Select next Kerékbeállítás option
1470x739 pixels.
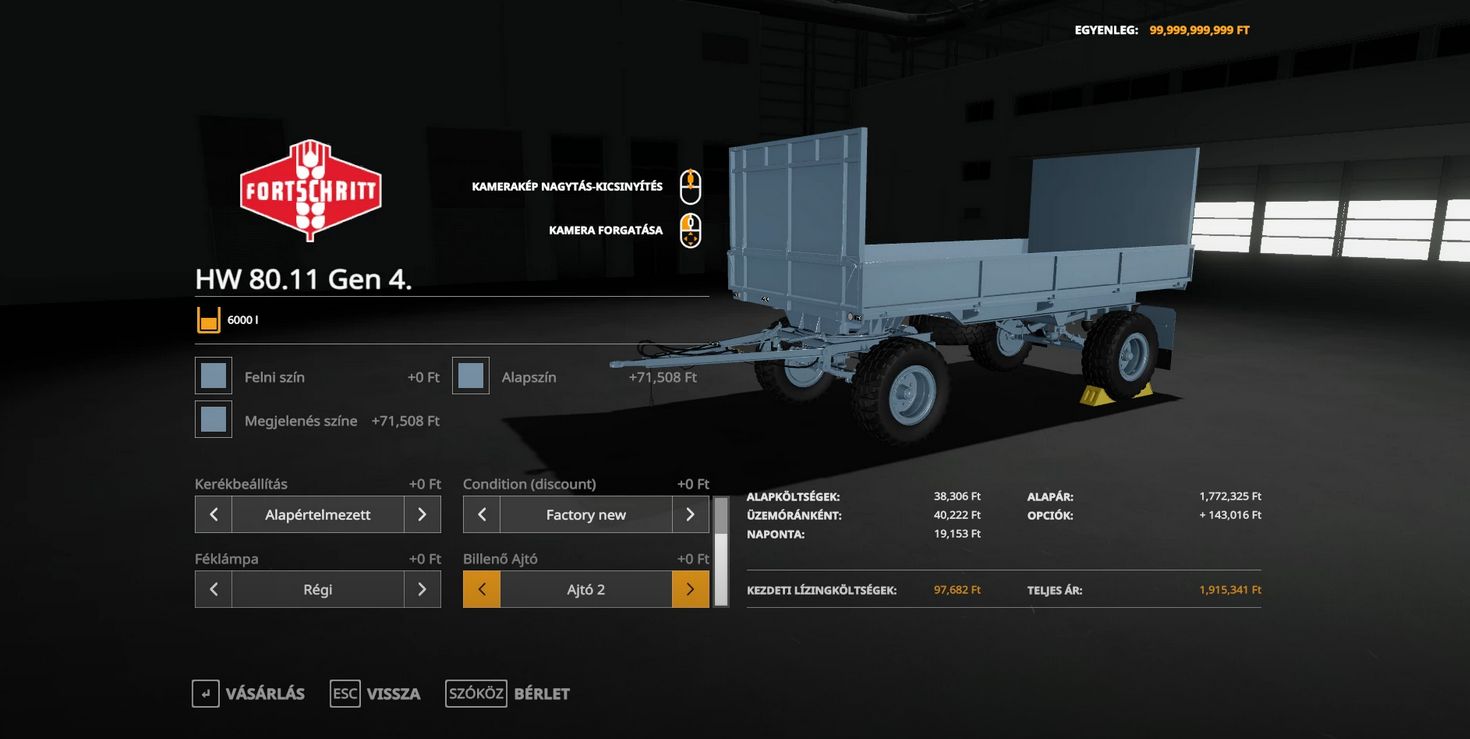pyautogui.click(x=422, y=515)
